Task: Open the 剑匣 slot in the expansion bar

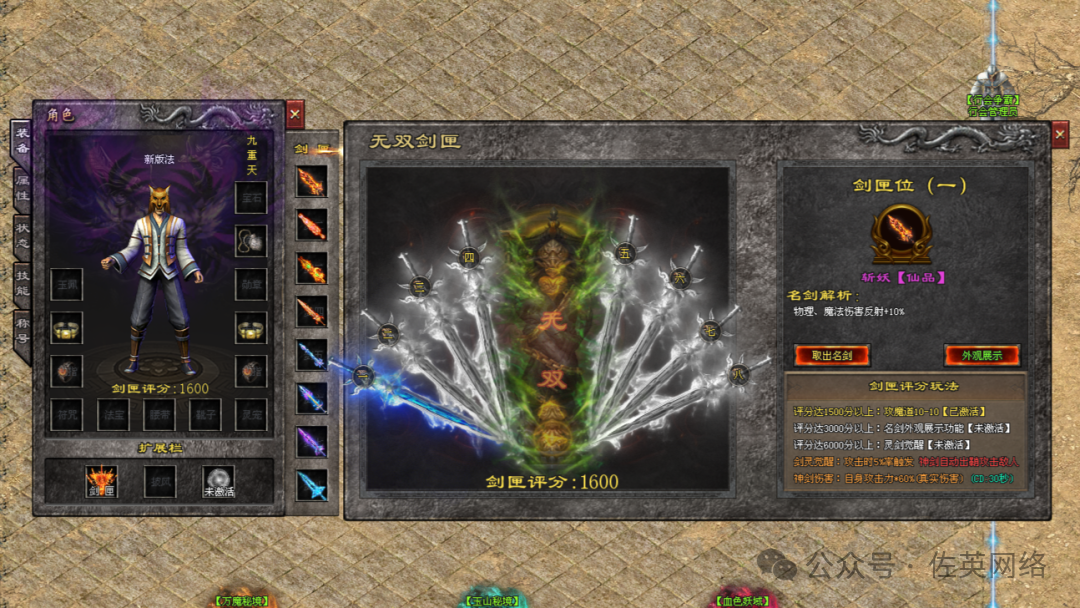Action: pos(101,481)
